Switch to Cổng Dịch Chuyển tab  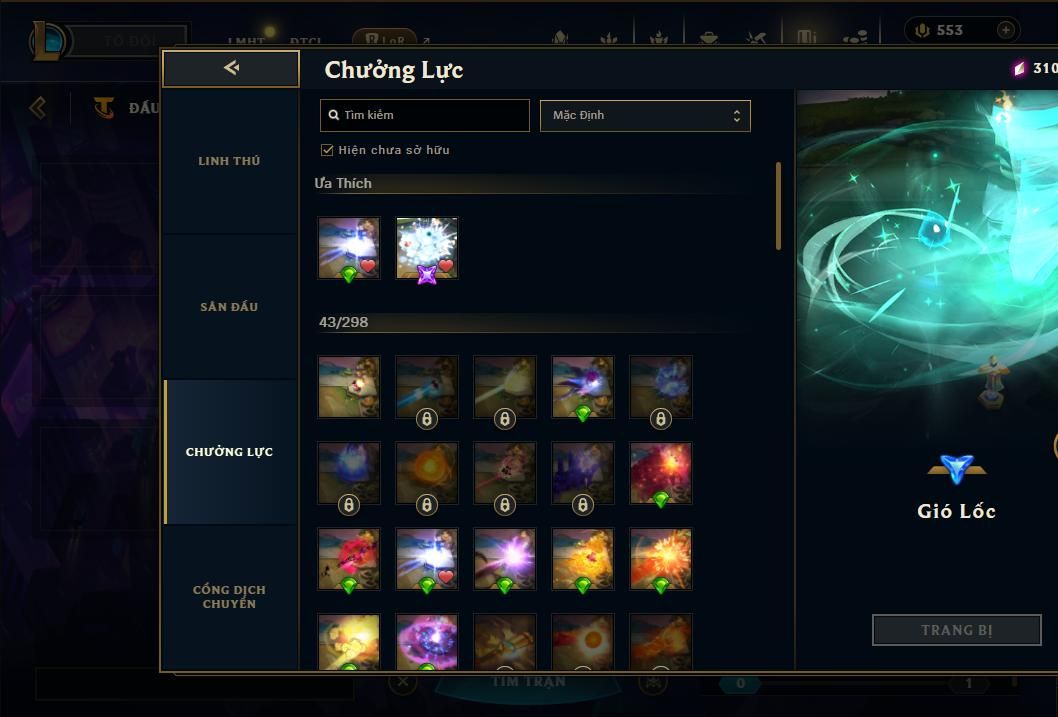[229, 597]
